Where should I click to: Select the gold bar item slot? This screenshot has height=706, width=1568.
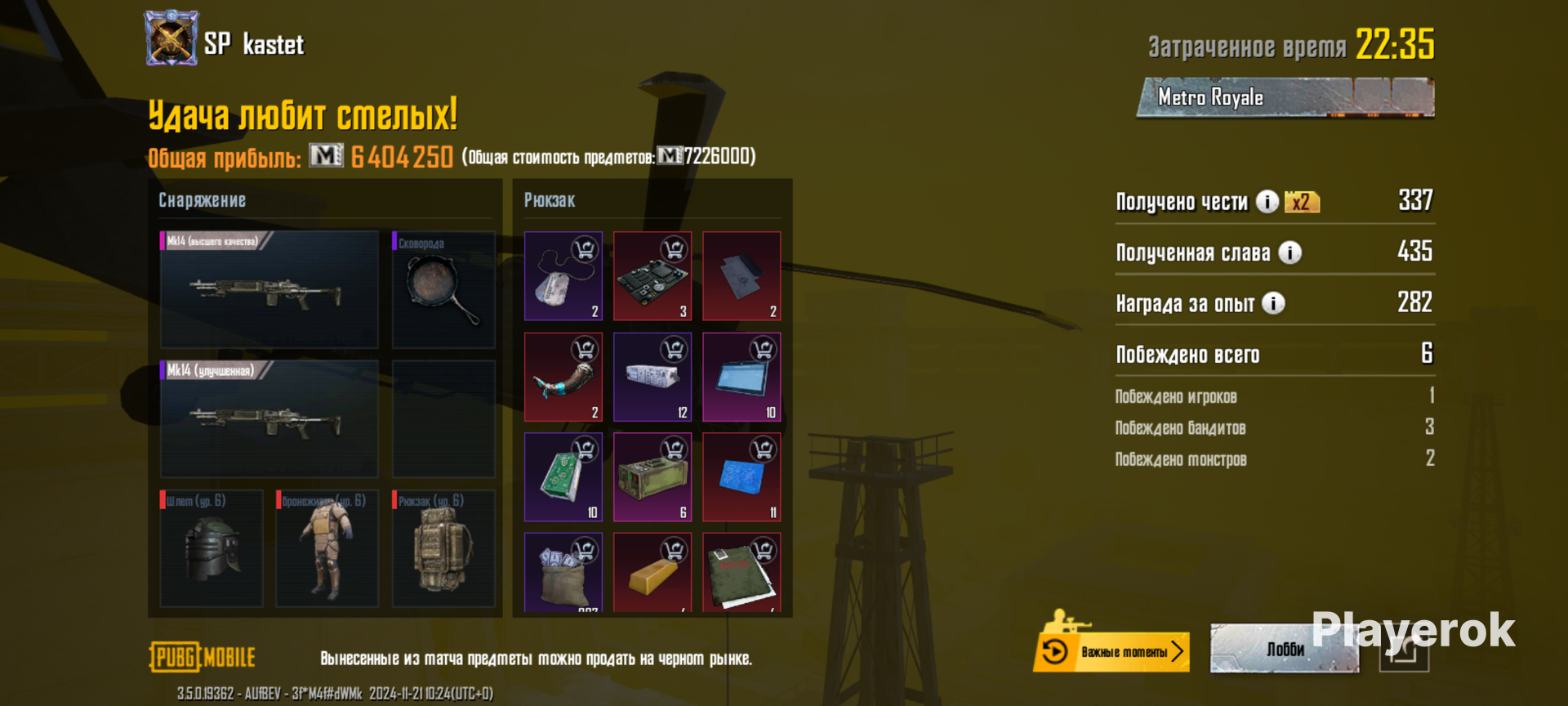(652, 571)
